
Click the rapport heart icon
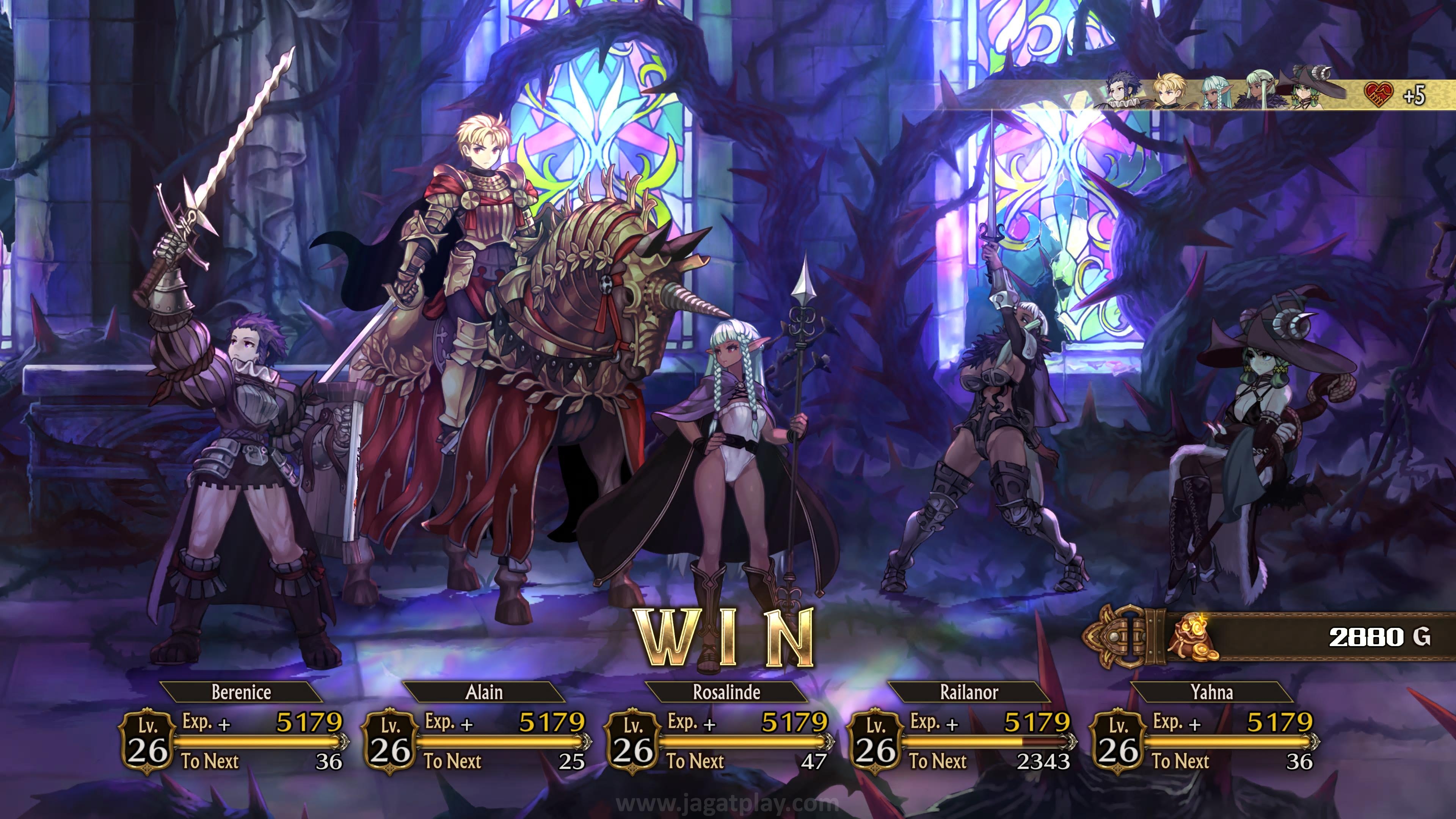1378,94
